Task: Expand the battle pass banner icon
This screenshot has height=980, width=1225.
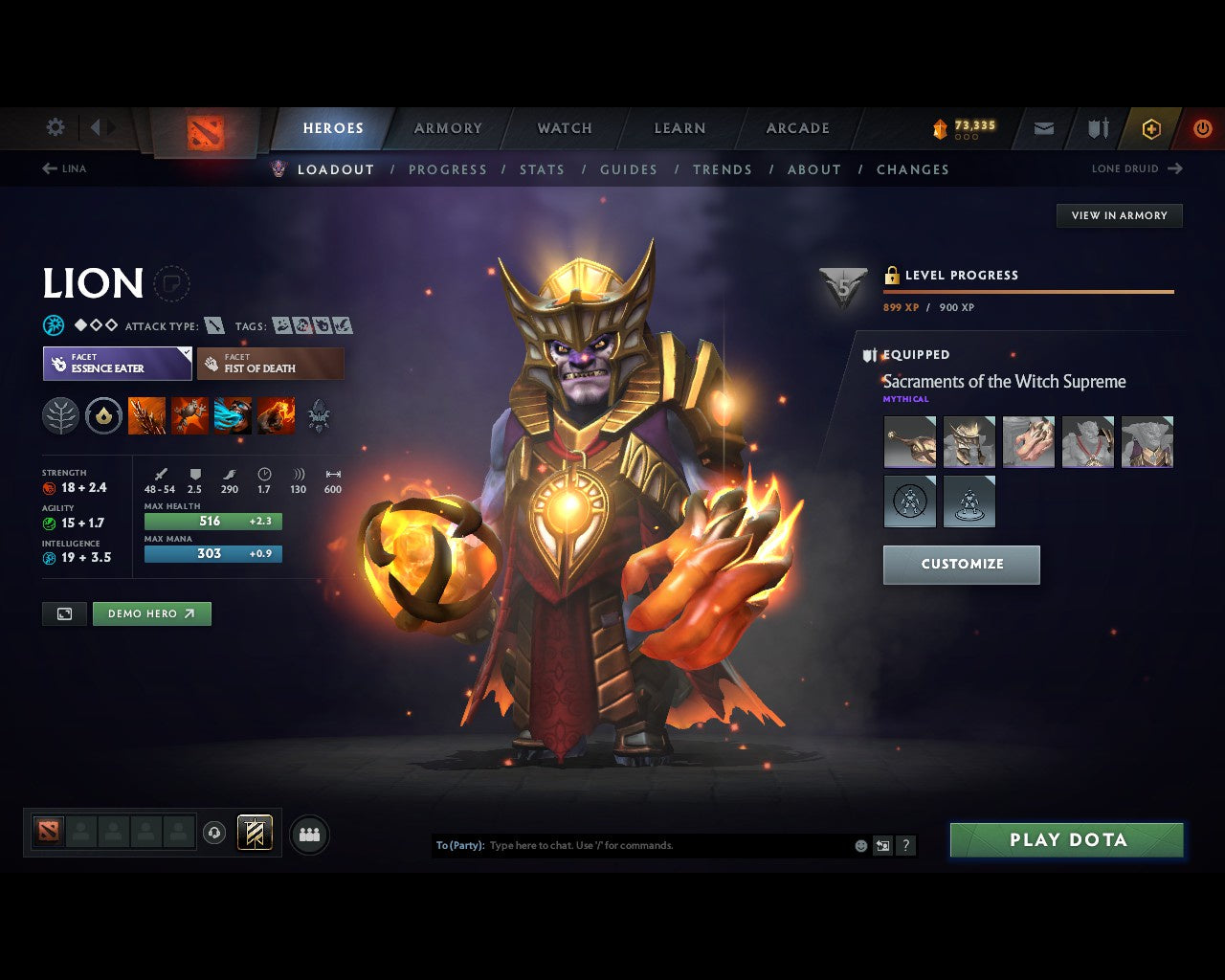Action: click(x=255, y=833)
